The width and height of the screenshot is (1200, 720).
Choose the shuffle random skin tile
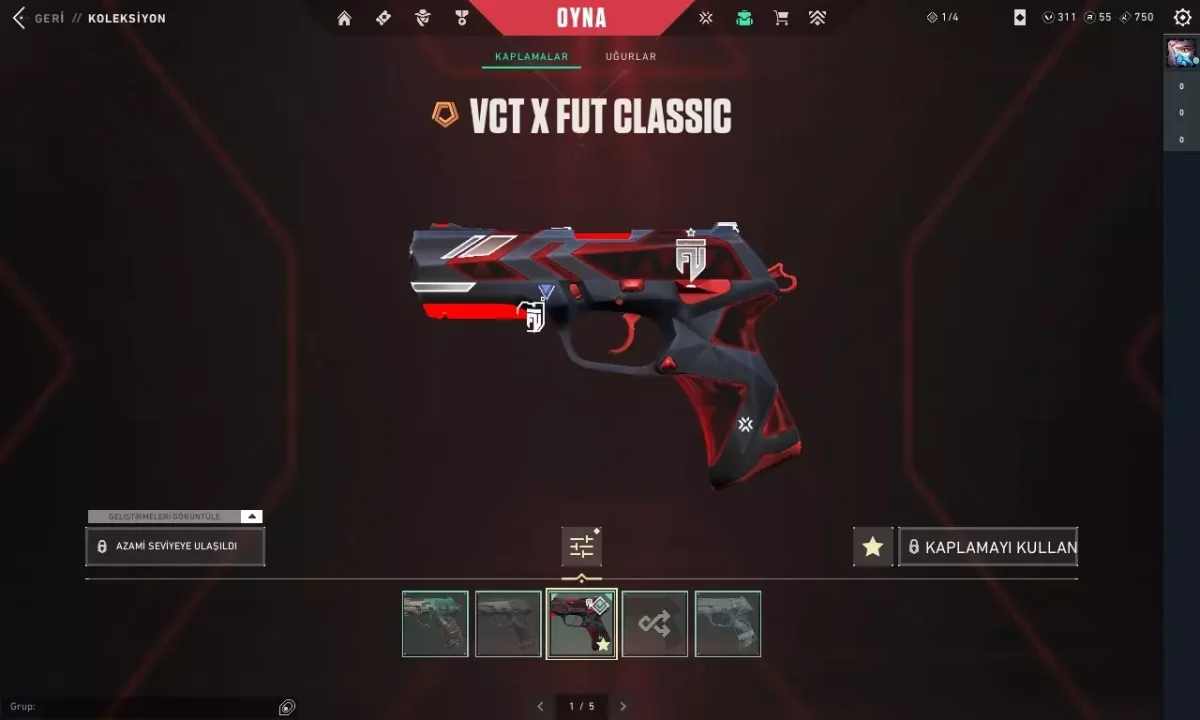pyautogui.click(x=655, y=624)
